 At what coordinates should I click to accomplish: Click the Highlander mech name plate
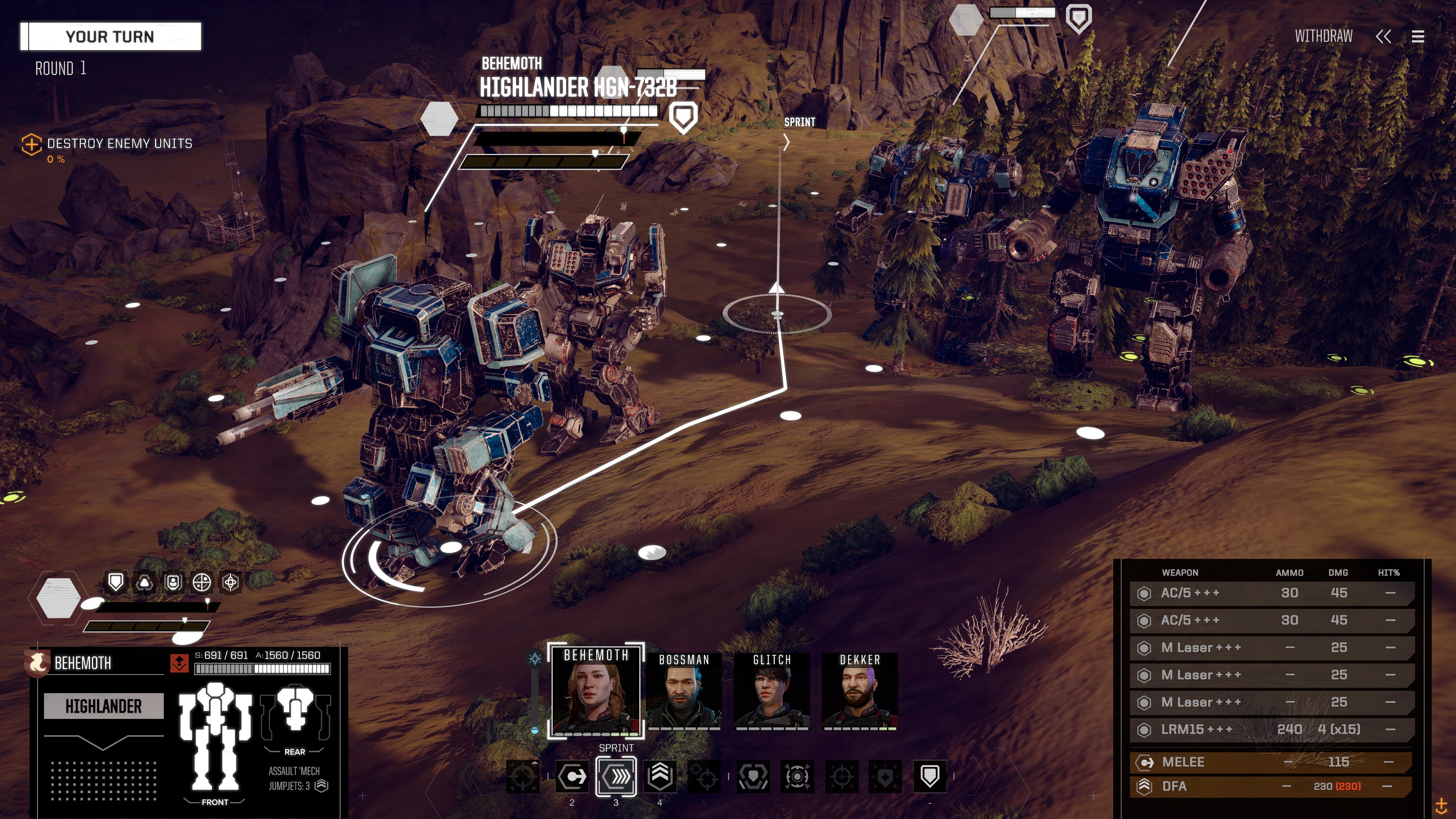[x=104, y=706]
